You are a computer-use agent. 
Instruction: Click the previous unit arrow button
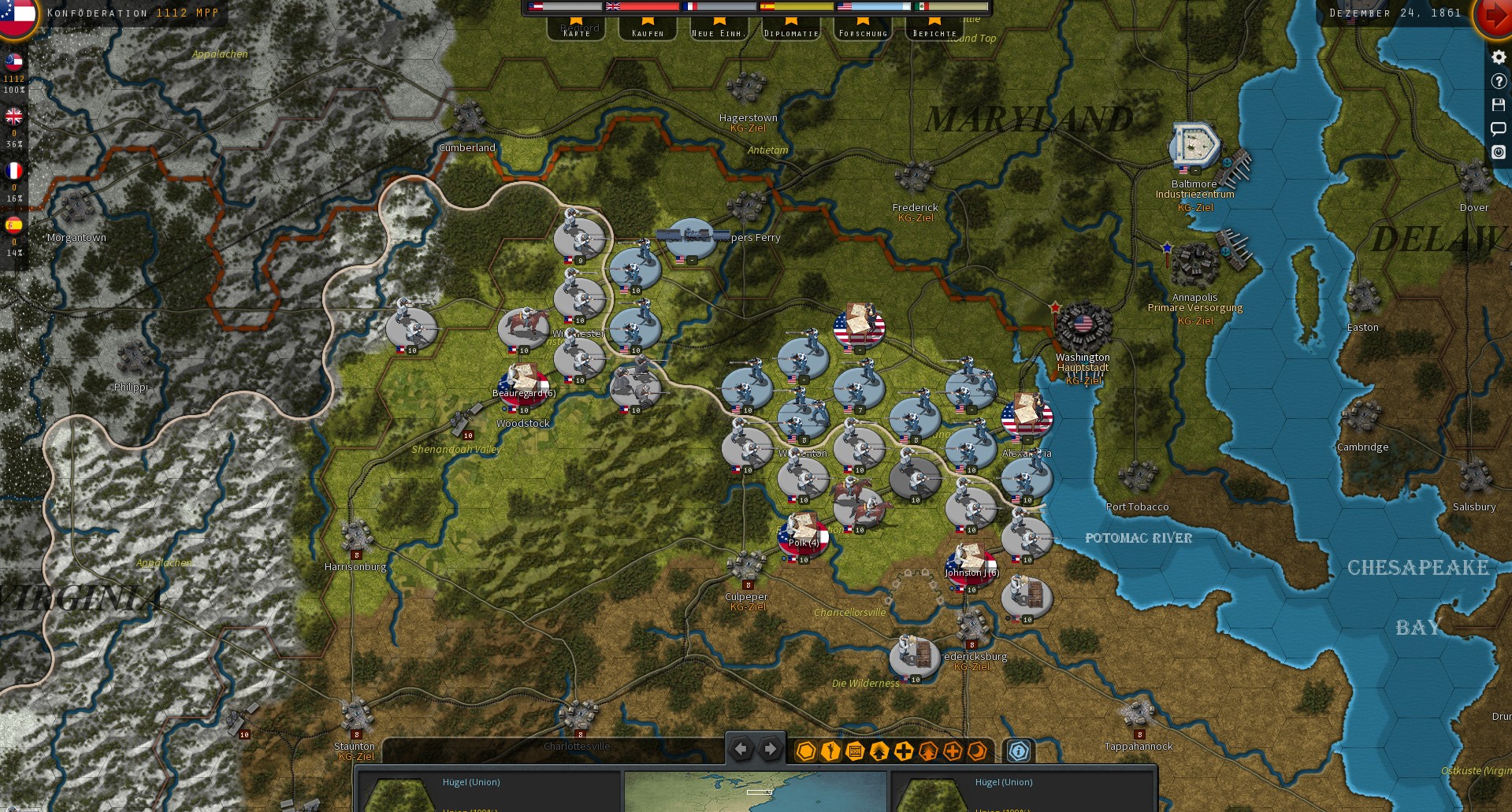coord(741,750)
